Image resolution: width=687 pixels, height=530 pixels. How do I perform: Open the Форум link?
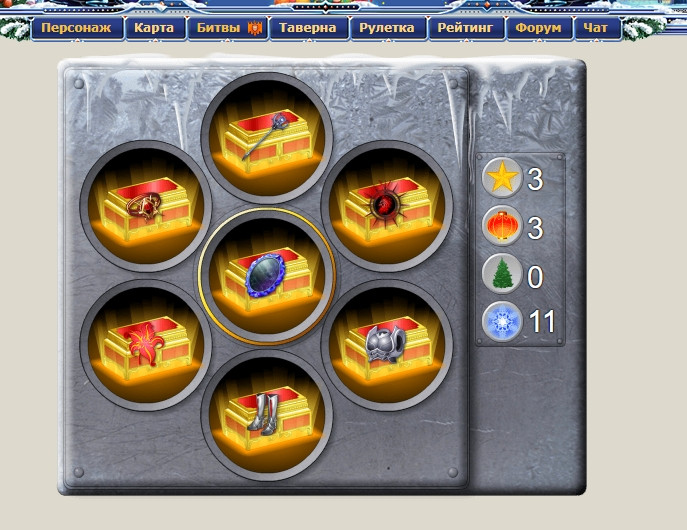[x=538, y=28]
